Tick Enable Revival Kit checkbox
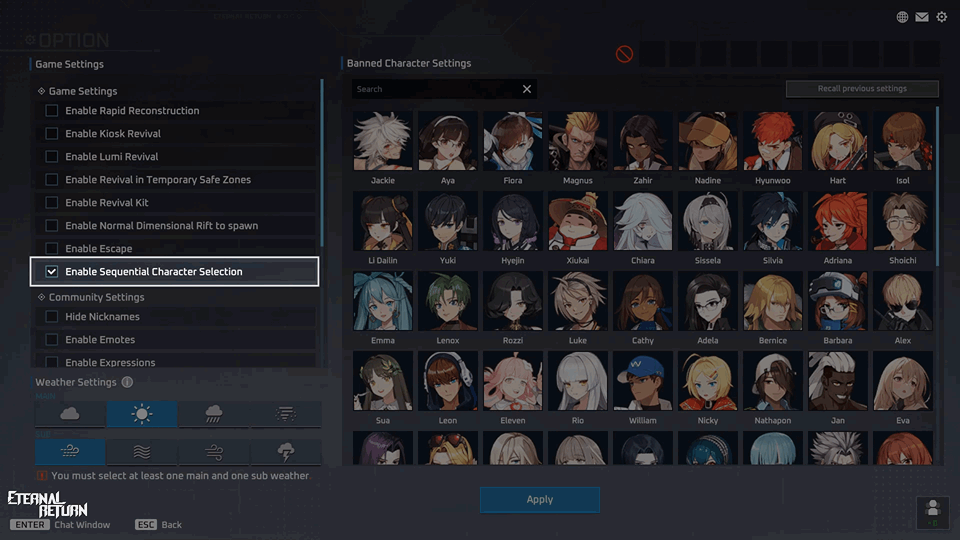Viewport: 960px width, 540px height. [x=52, y=203]
